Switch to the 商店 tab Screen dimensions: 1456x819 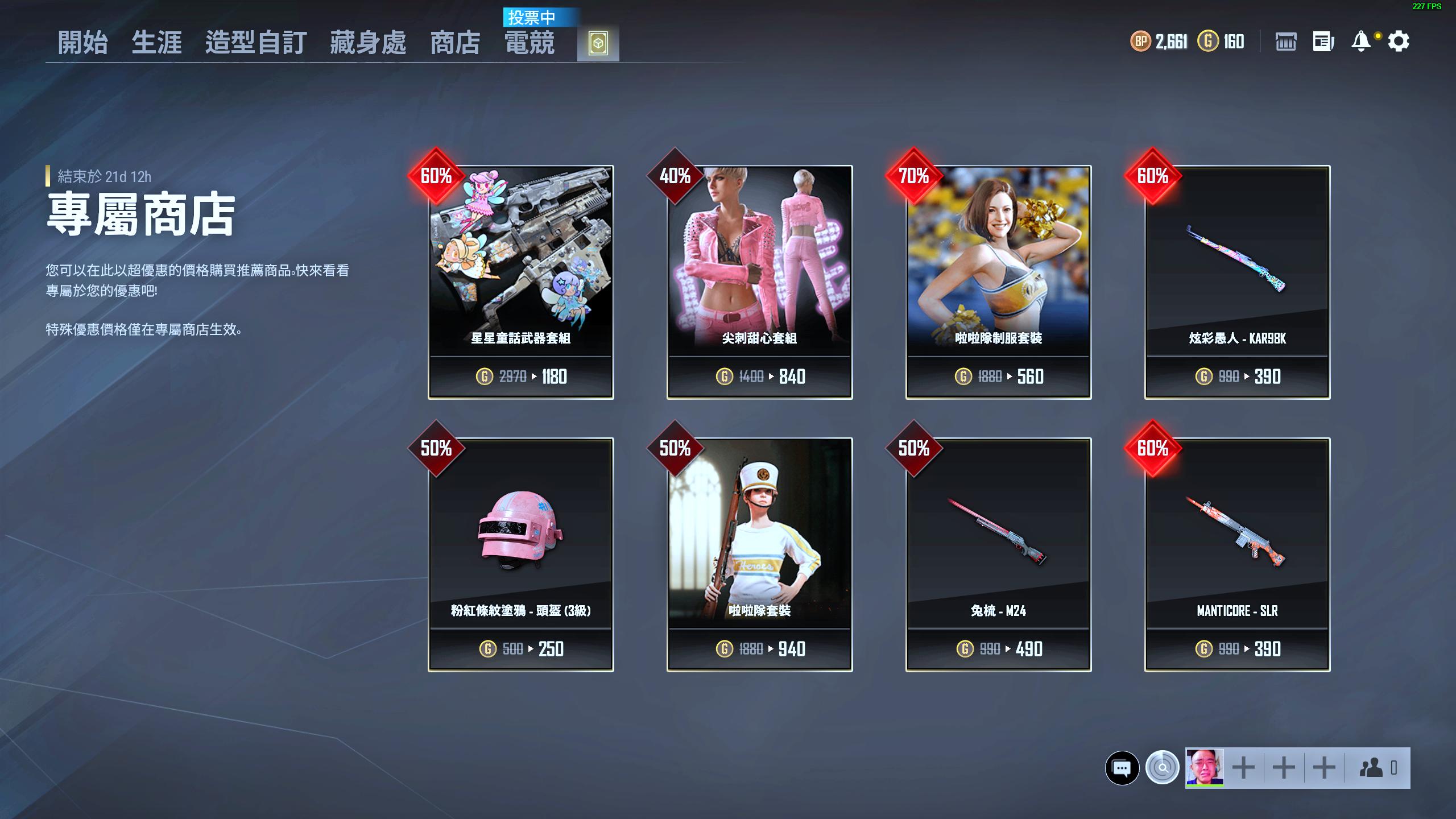coord(456,42)
